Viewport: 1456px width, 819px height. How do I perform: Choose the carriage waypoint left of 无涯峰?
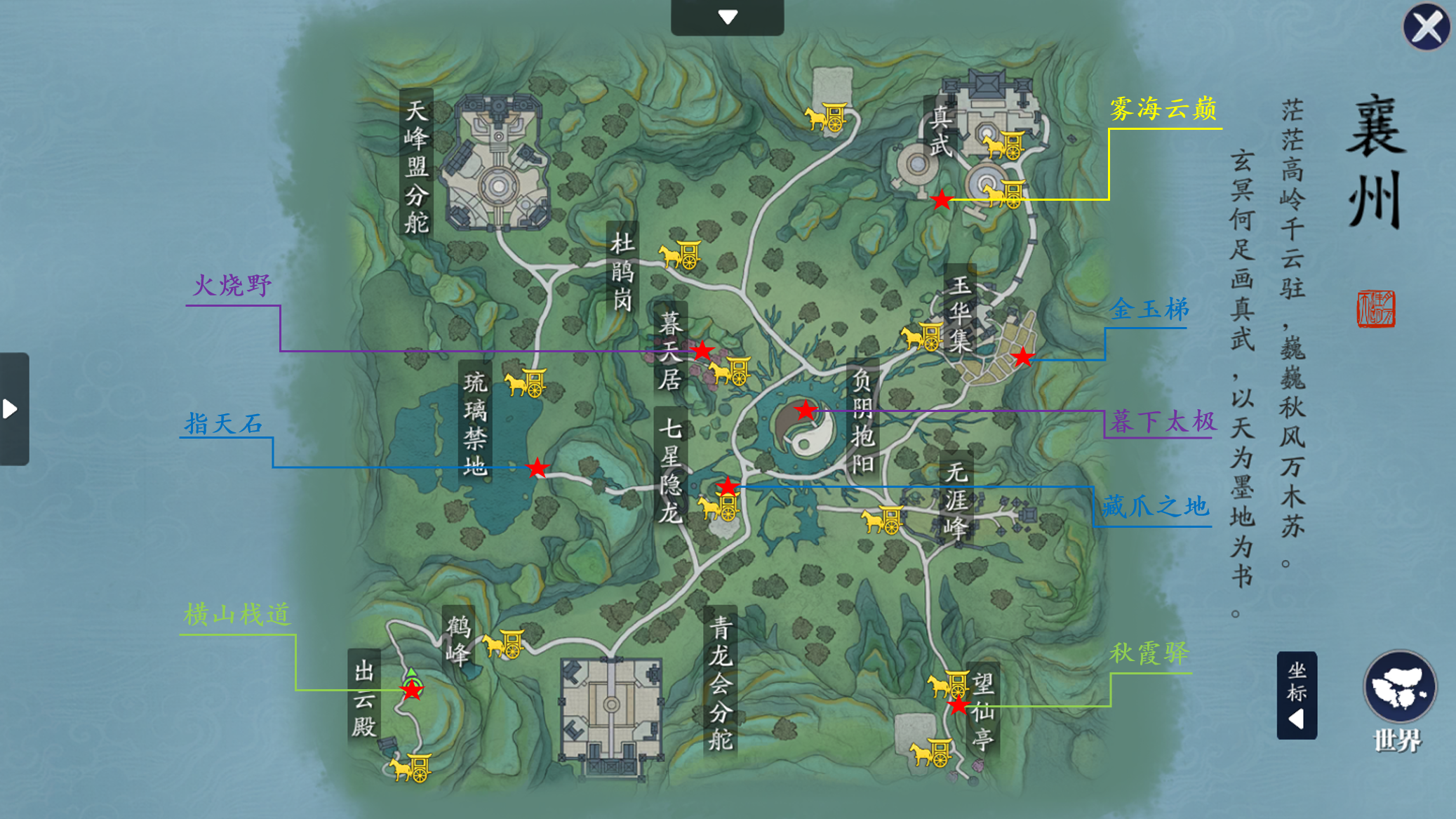coord(882,520)
